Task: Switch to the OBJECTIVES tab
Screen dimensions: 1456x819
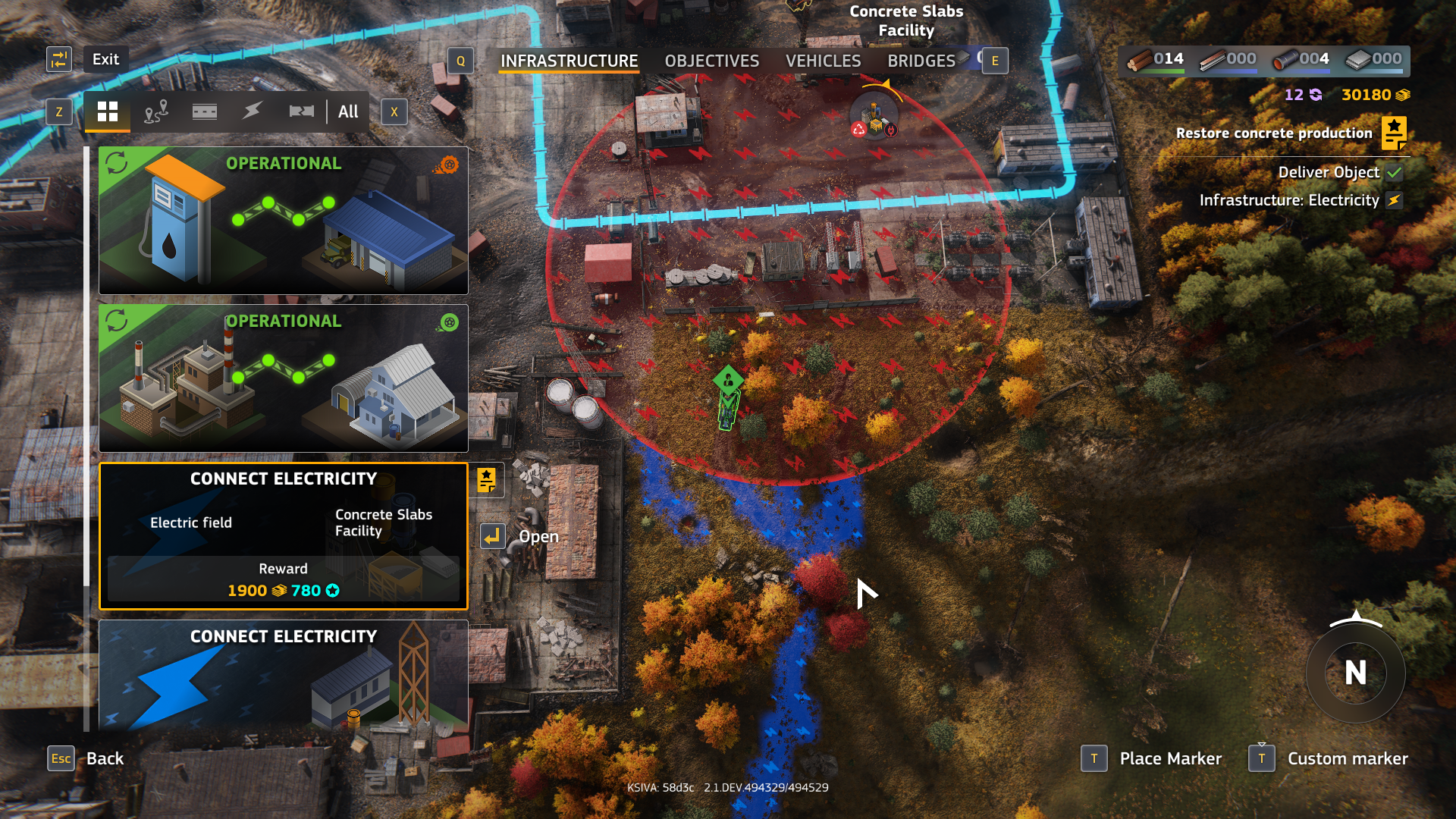Action: coord(711,61)
